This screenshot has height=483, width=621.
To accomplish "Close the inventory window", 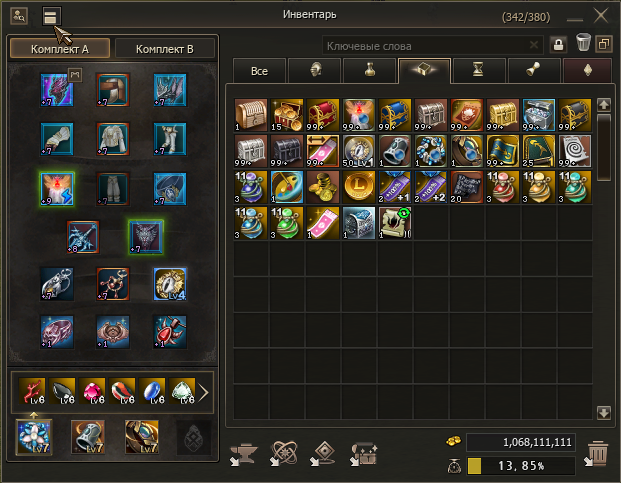I will (601, 15).
